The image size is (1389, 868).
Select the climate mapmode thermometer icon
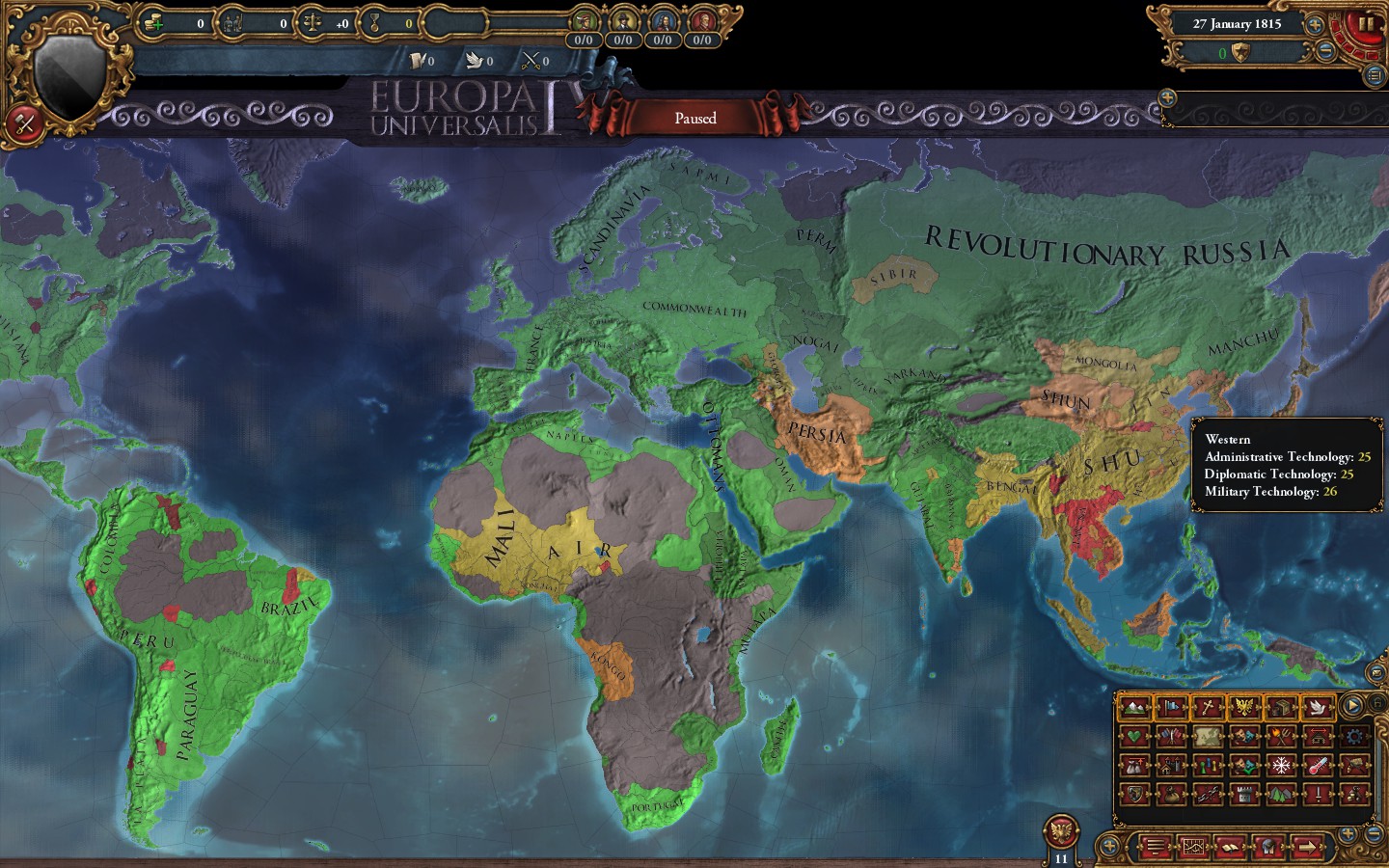1319,765
